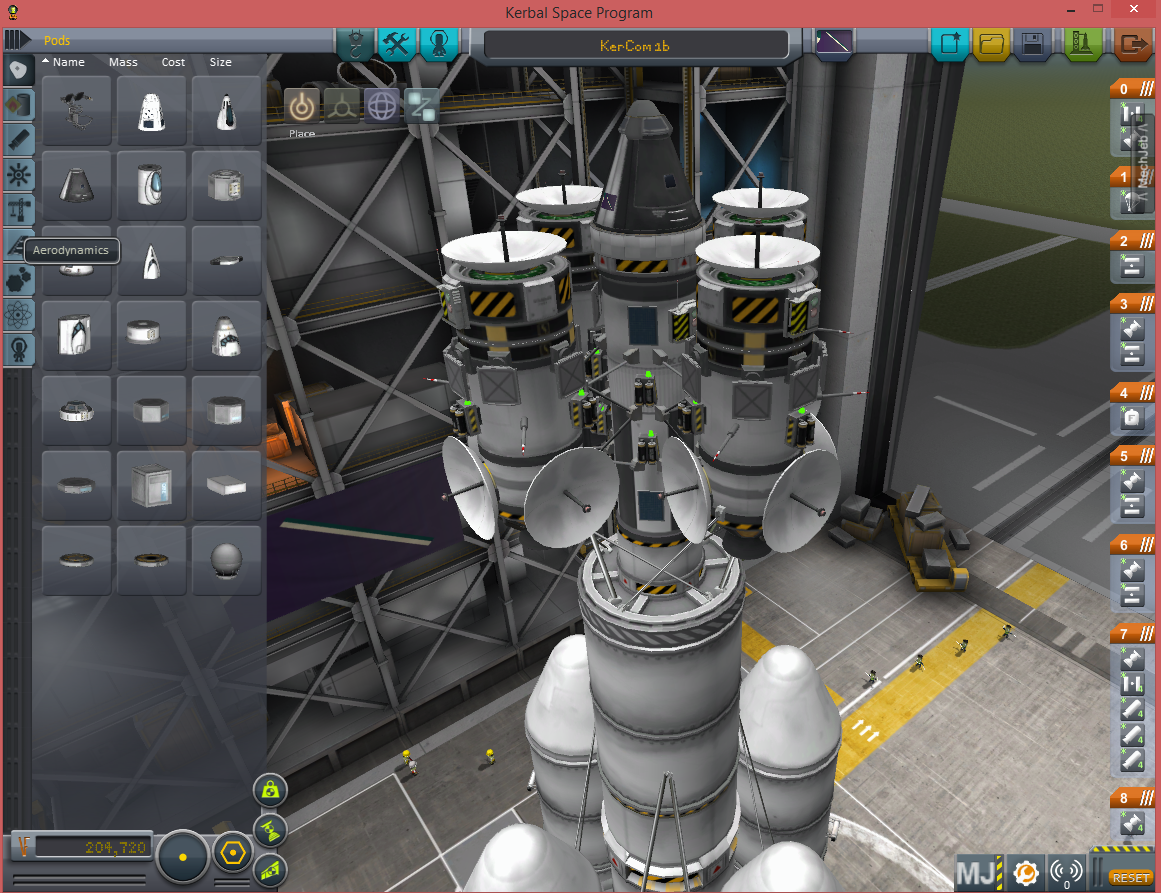Click the RESET staging button
Image resolution: width=1161 pixels, height=893 pixels.
pyautogui.click(x=1131, y=877)
